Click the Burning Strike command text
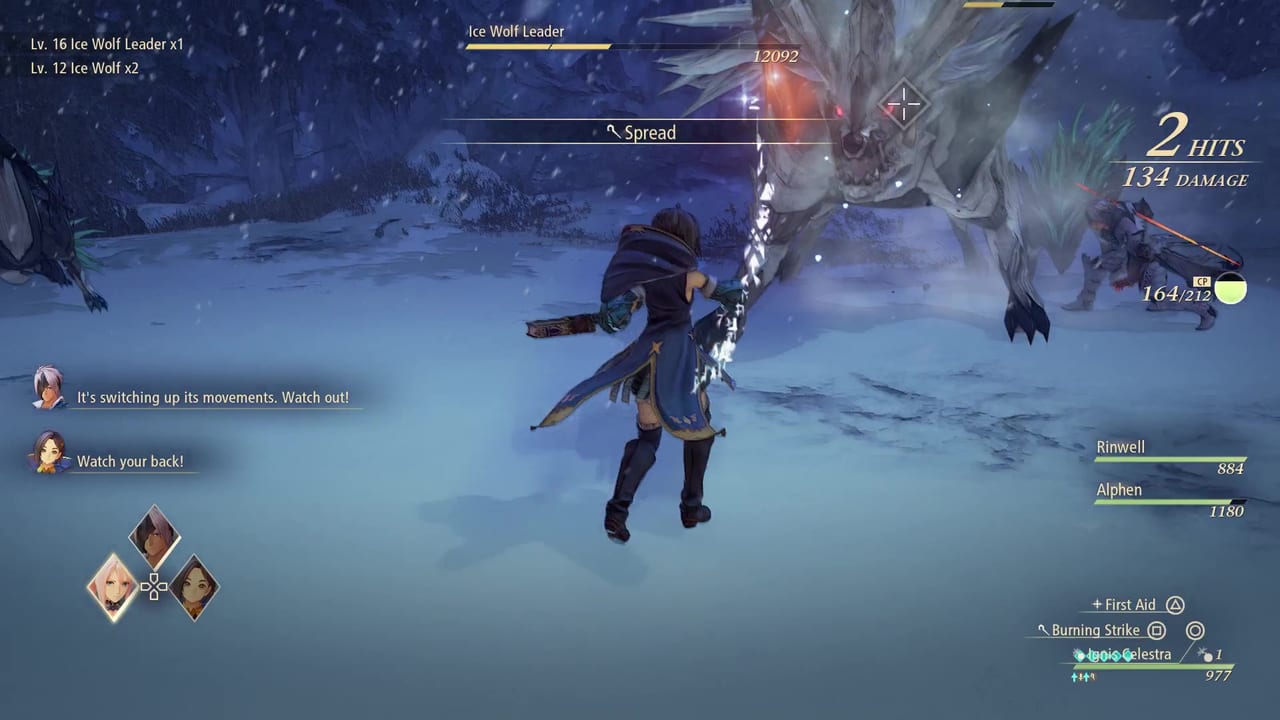1280x720 pixels. click(x=1097, y=630)
